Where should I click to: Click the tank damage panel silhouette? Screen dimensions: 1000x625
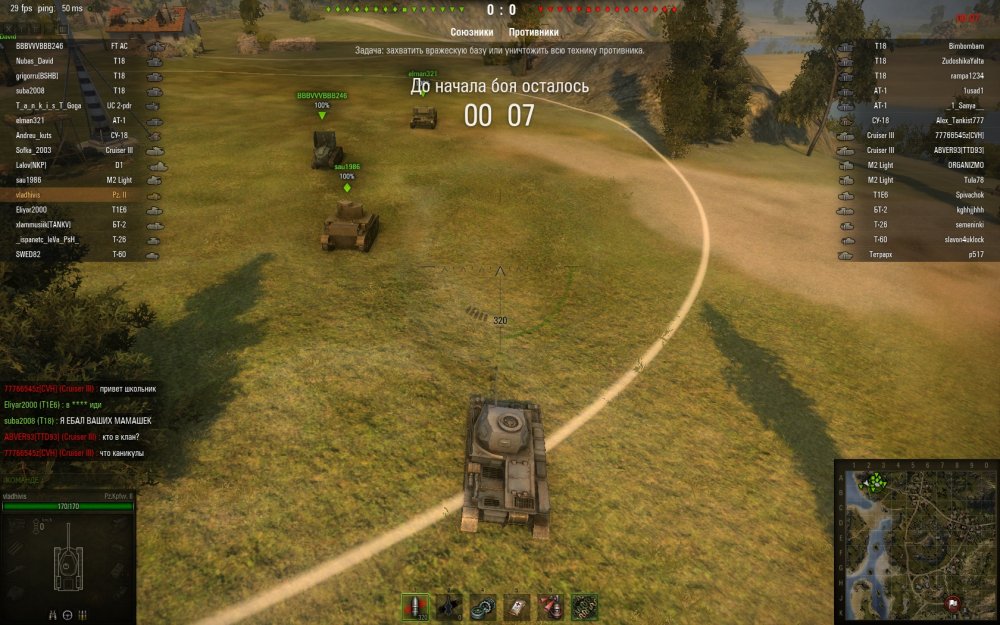[x=68, y=561]
